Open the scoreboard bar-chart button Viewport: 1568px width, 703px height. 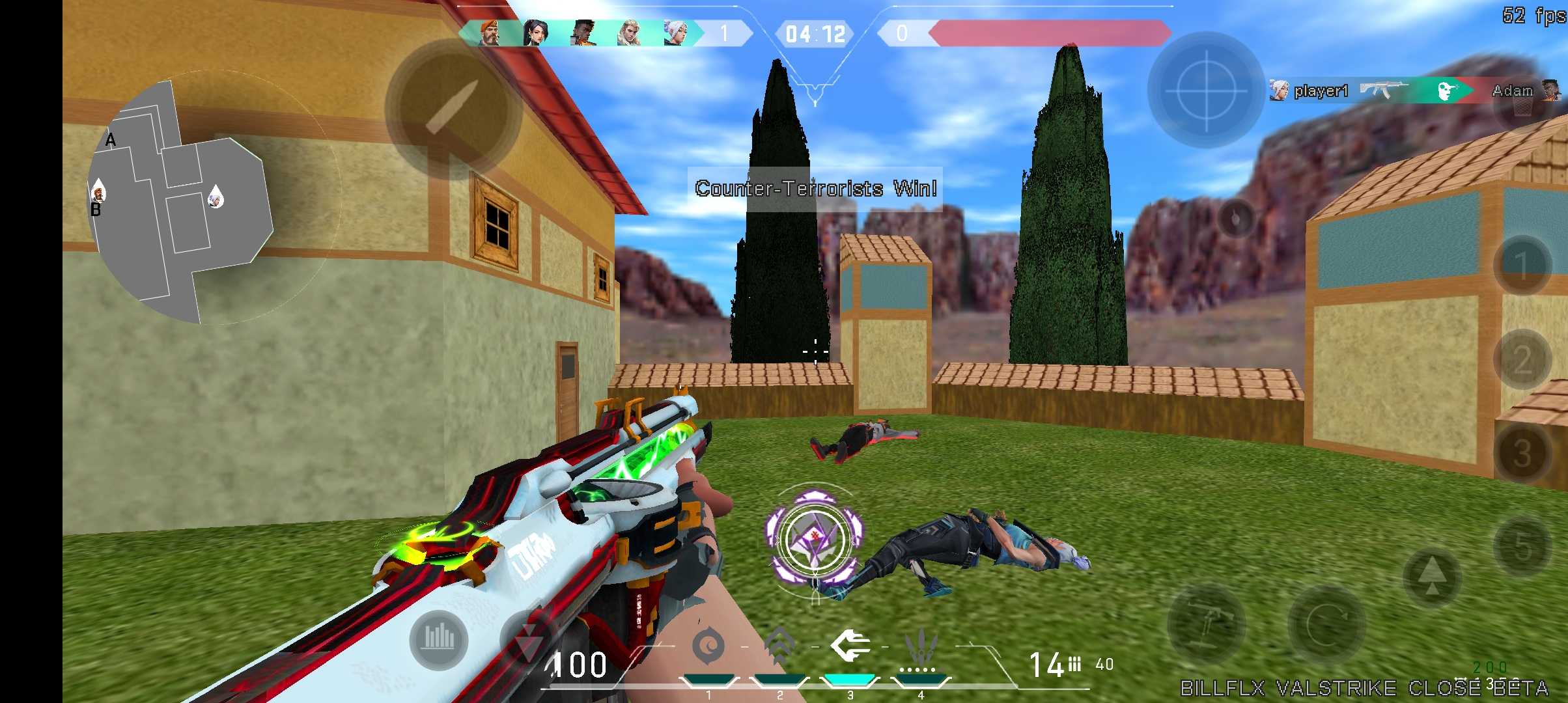pyautogui.click(x=439, y=639)
